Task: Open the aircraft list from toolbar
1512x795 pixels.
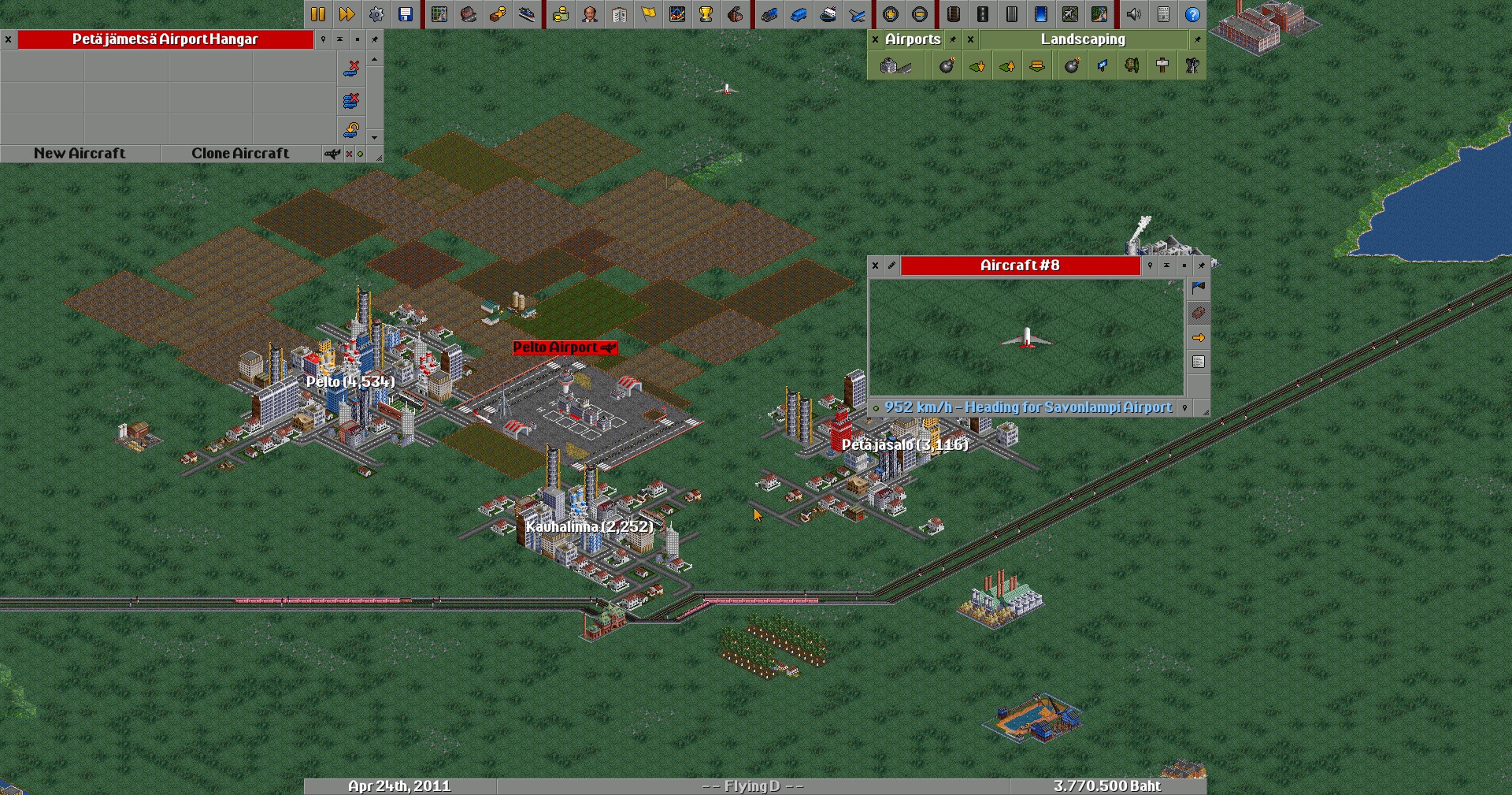Action: (858, 14)
